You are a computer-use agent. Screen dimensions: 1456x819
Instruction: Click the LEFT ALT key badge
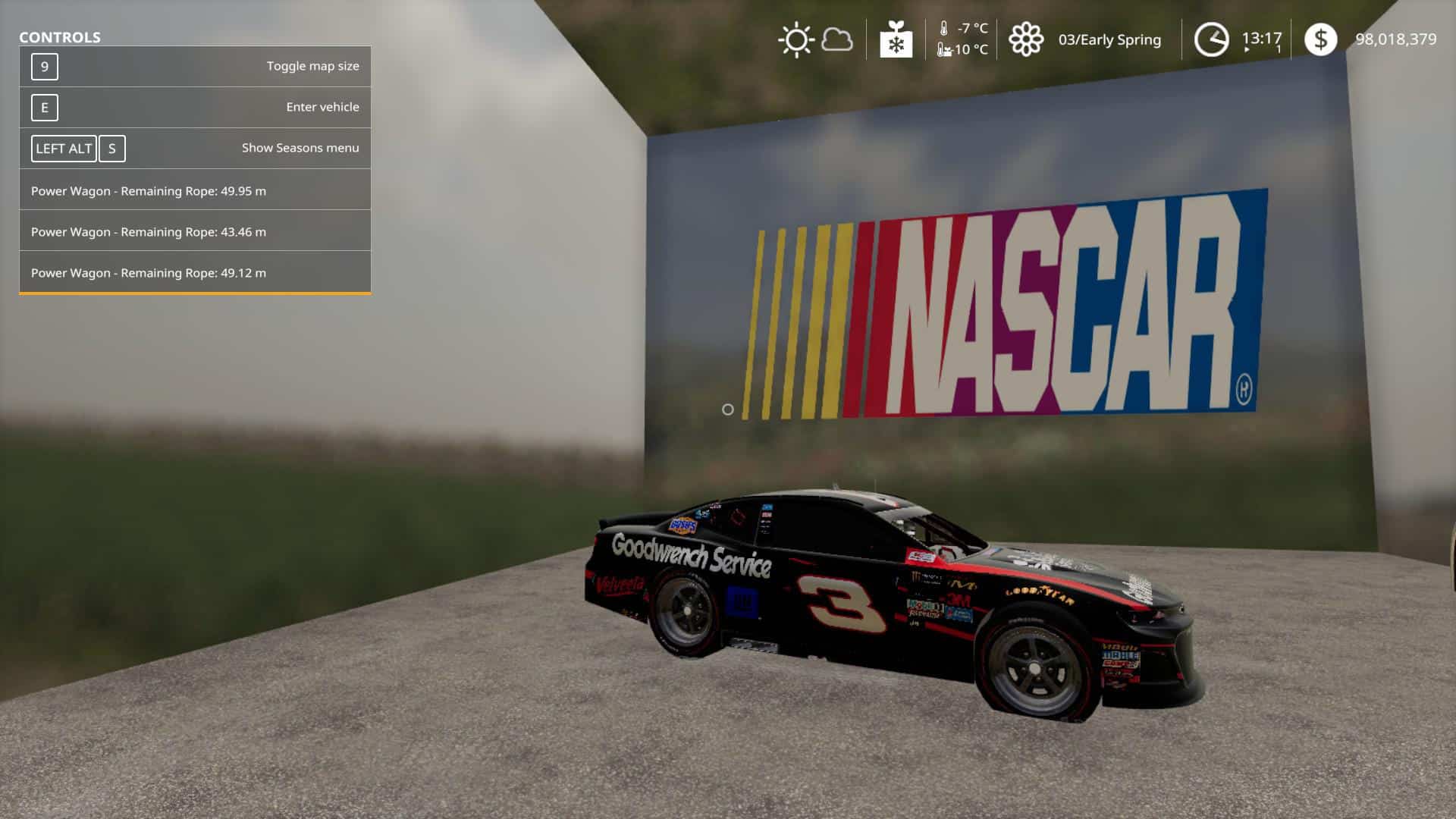(x=63, y=149)
